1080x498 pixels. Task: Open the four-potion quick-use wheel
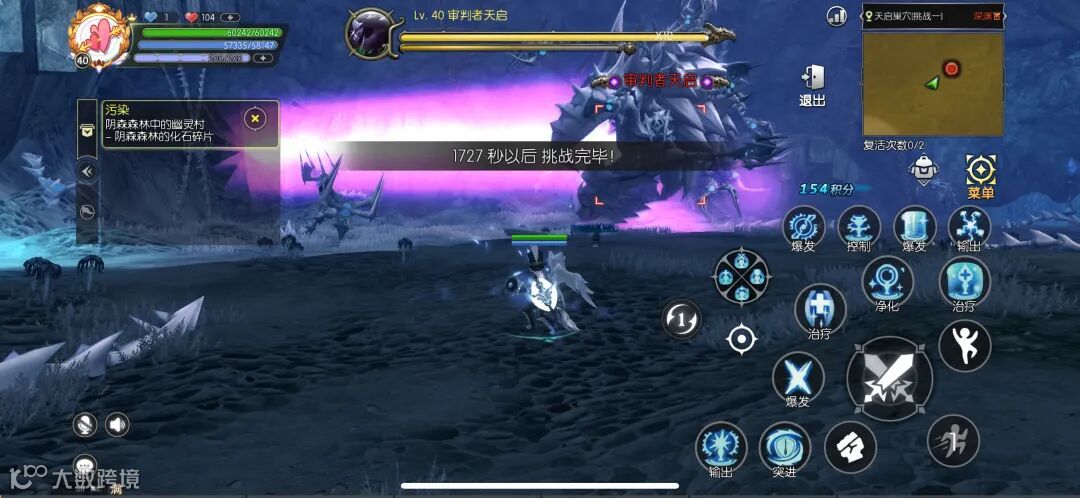pos(742,276)
